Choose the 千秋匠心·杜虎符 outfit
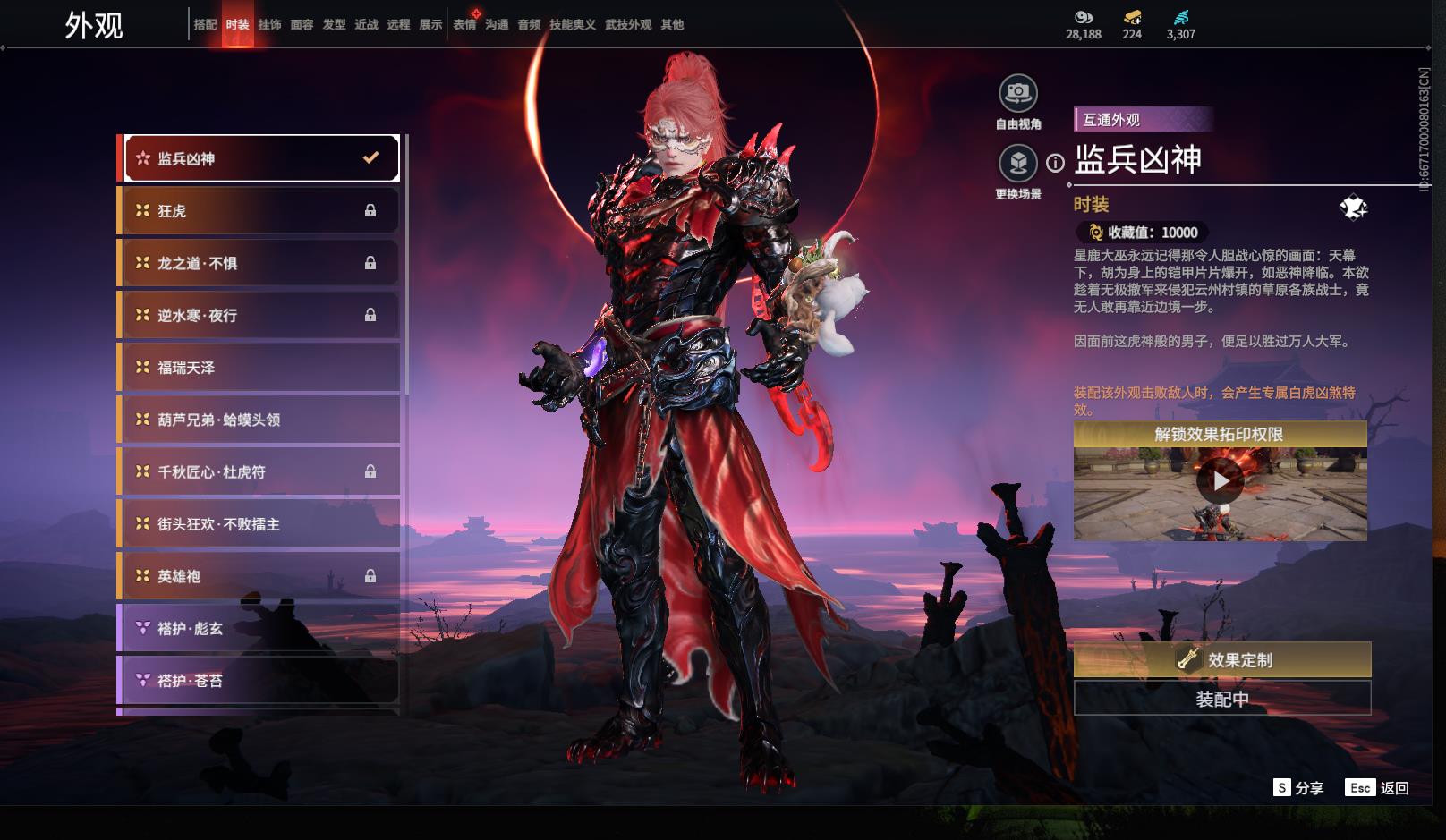Image resolution: width=1446 pixels, height=840 pixels. pyautogui.click(x=259, y=471)
